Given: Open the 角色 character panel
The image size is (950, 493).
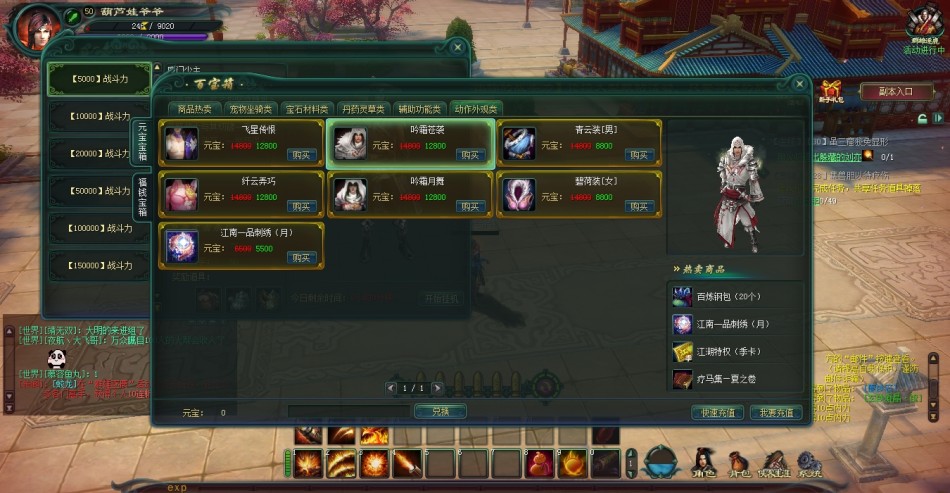Looking at the screenshot, I should [704, 465].
